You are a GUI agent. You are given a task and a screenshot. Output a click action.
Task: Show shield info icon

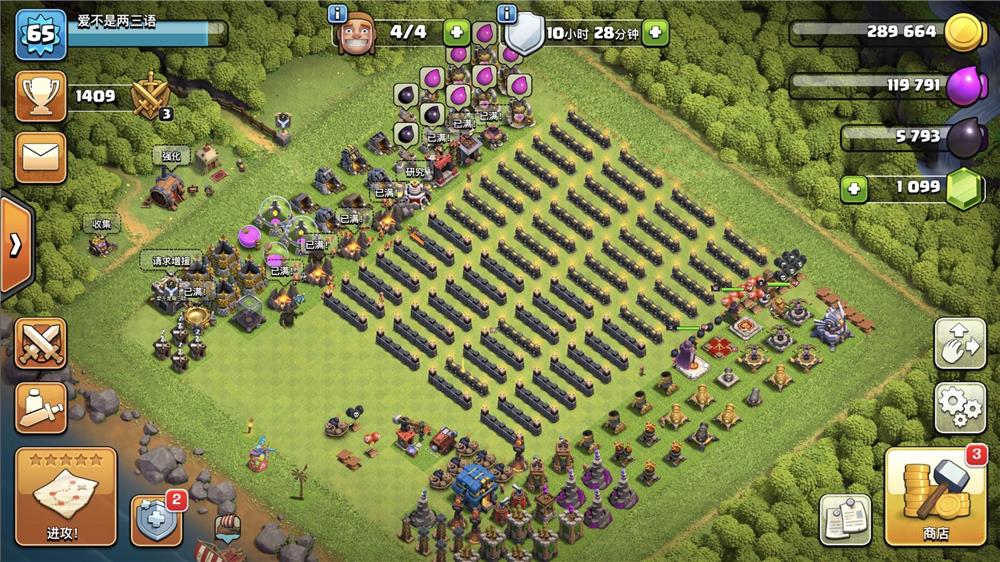click(507, 14)
